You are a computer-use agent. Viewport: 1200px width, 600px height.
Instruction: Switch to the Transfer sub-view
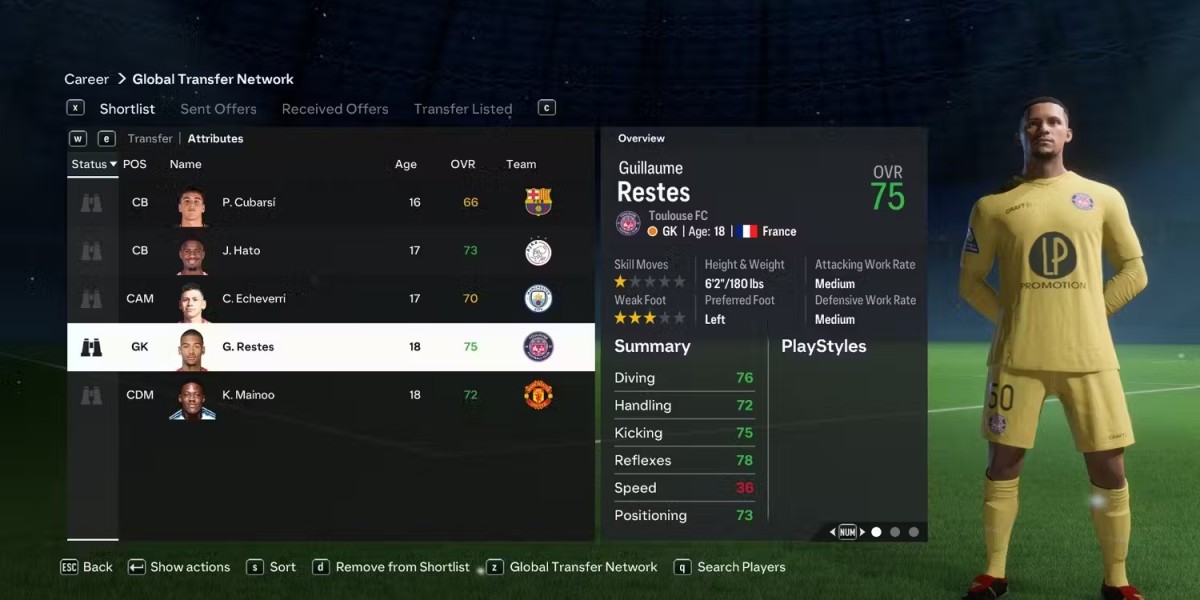pos(150,139)
